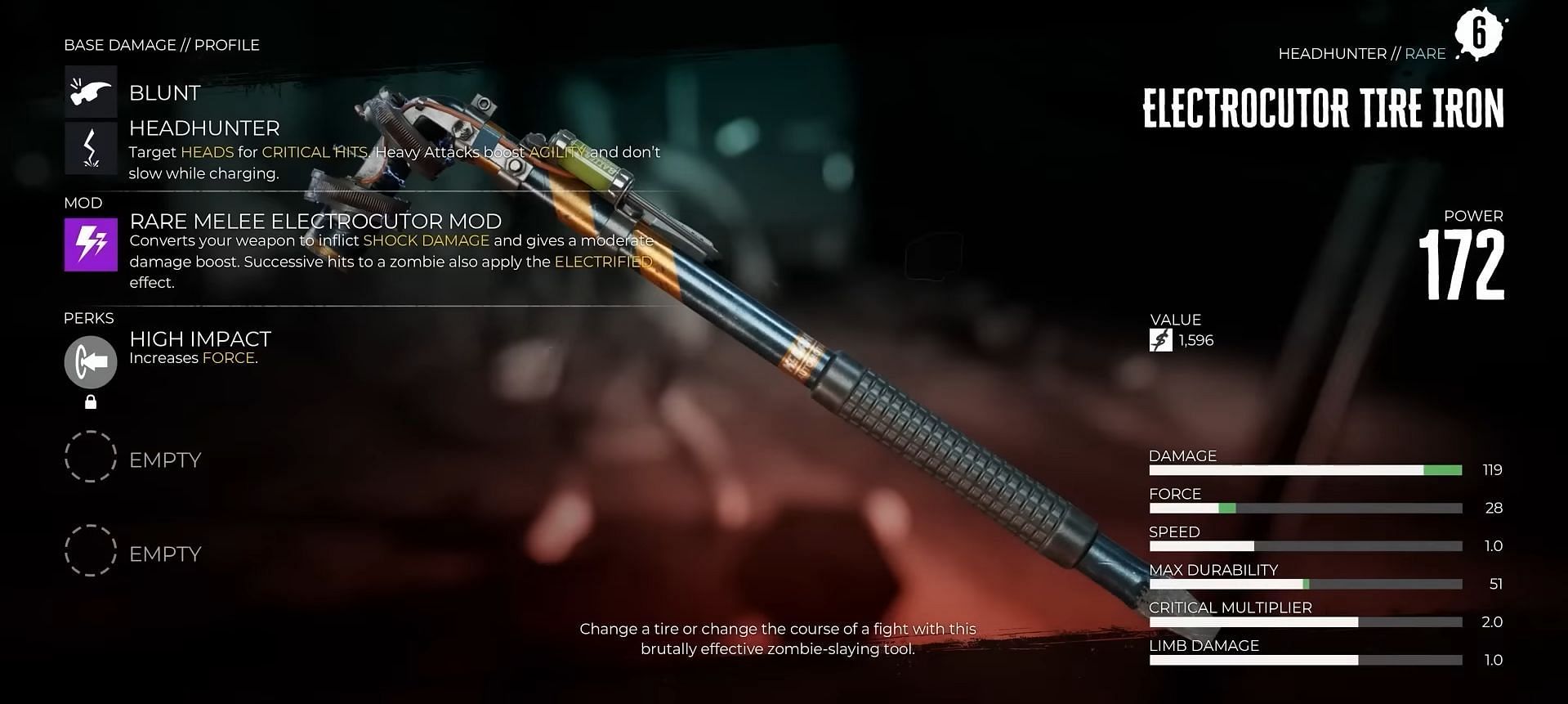Select the Blunt damage type icon
The width and height of the screenshot is (1568, 704).
click(x=91, y=92)
